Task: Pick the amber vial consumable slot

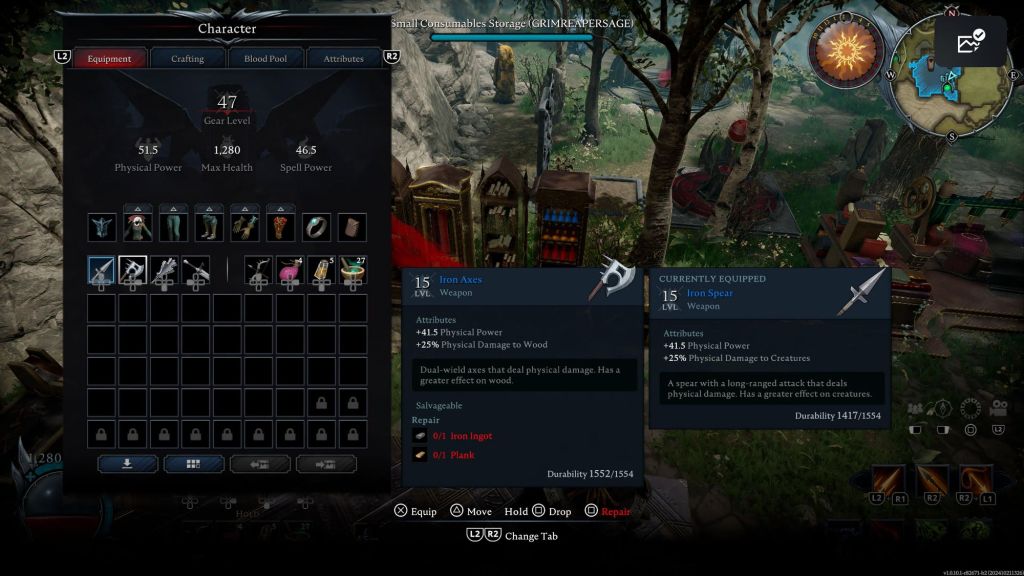Action: pyautogui.click(x=321, y=270)
